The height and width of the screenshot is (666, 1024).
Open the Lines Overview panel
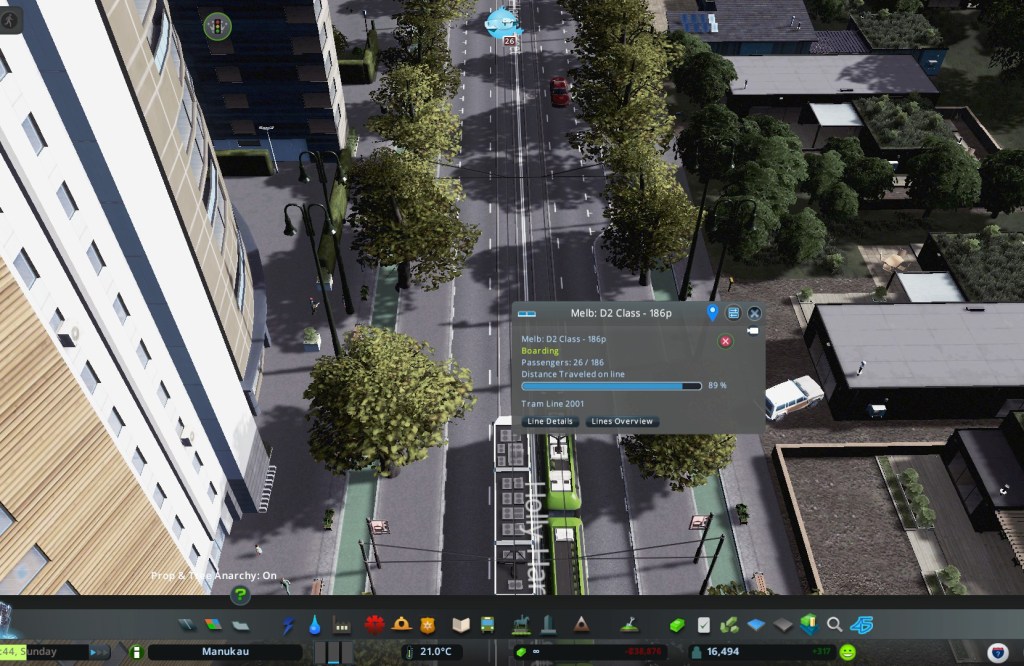tap(622, 422)
